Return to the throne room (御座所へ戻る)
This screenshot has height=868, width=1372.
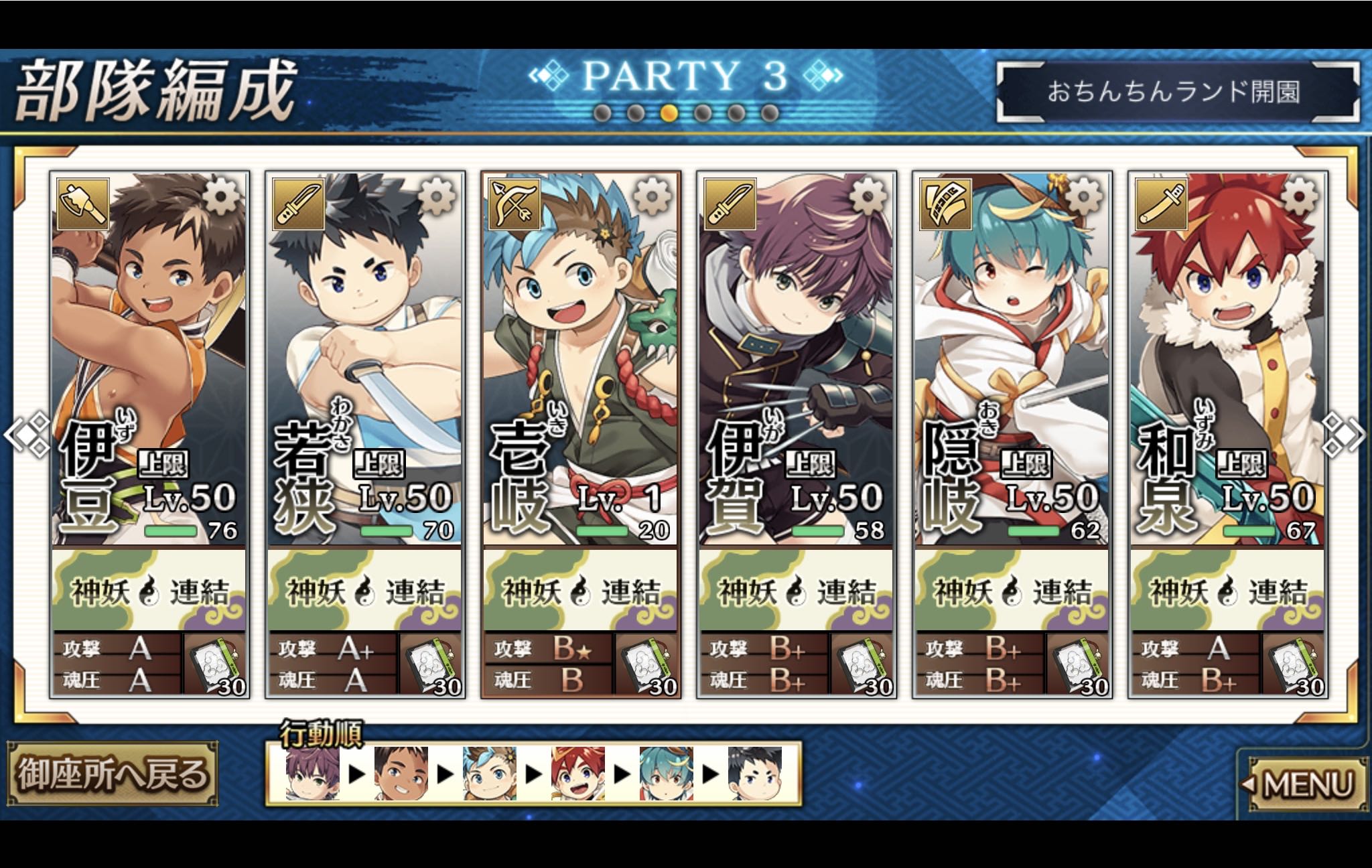click(113, 775)
